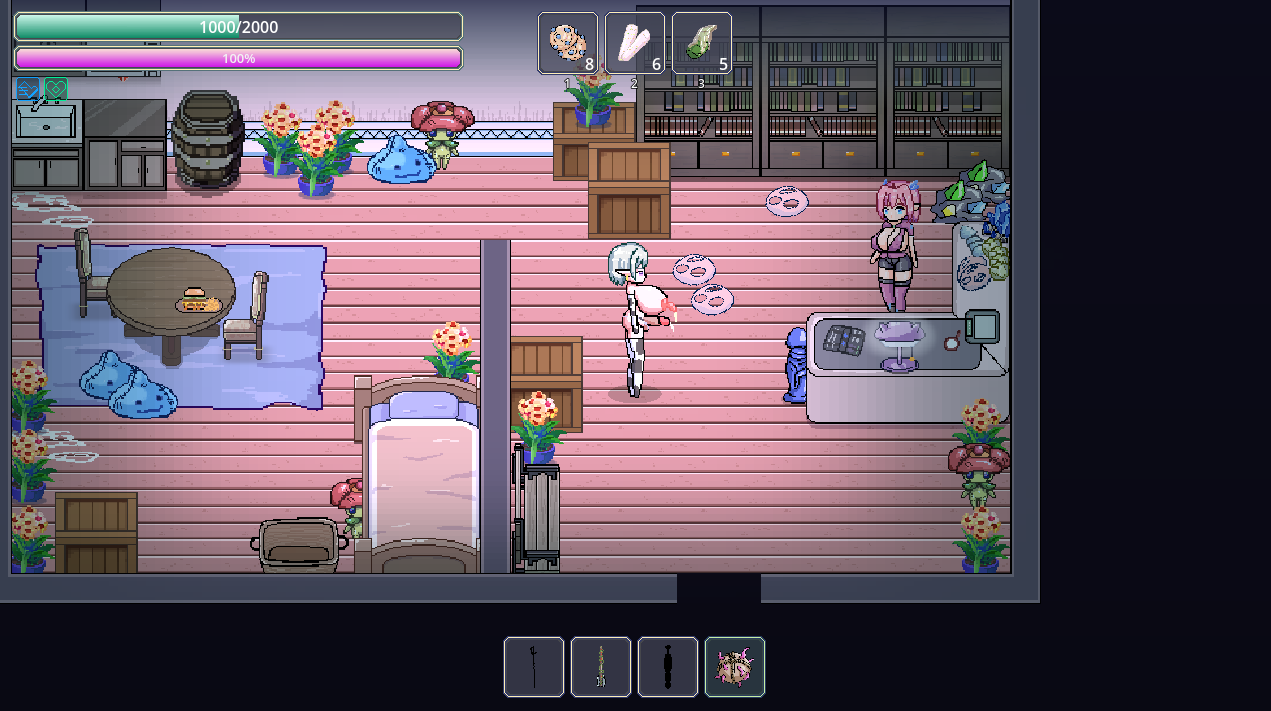Click the blue speed boot buff icon
The height and width of the screenshot is (711, 1271).
click(x=27, y=90)
